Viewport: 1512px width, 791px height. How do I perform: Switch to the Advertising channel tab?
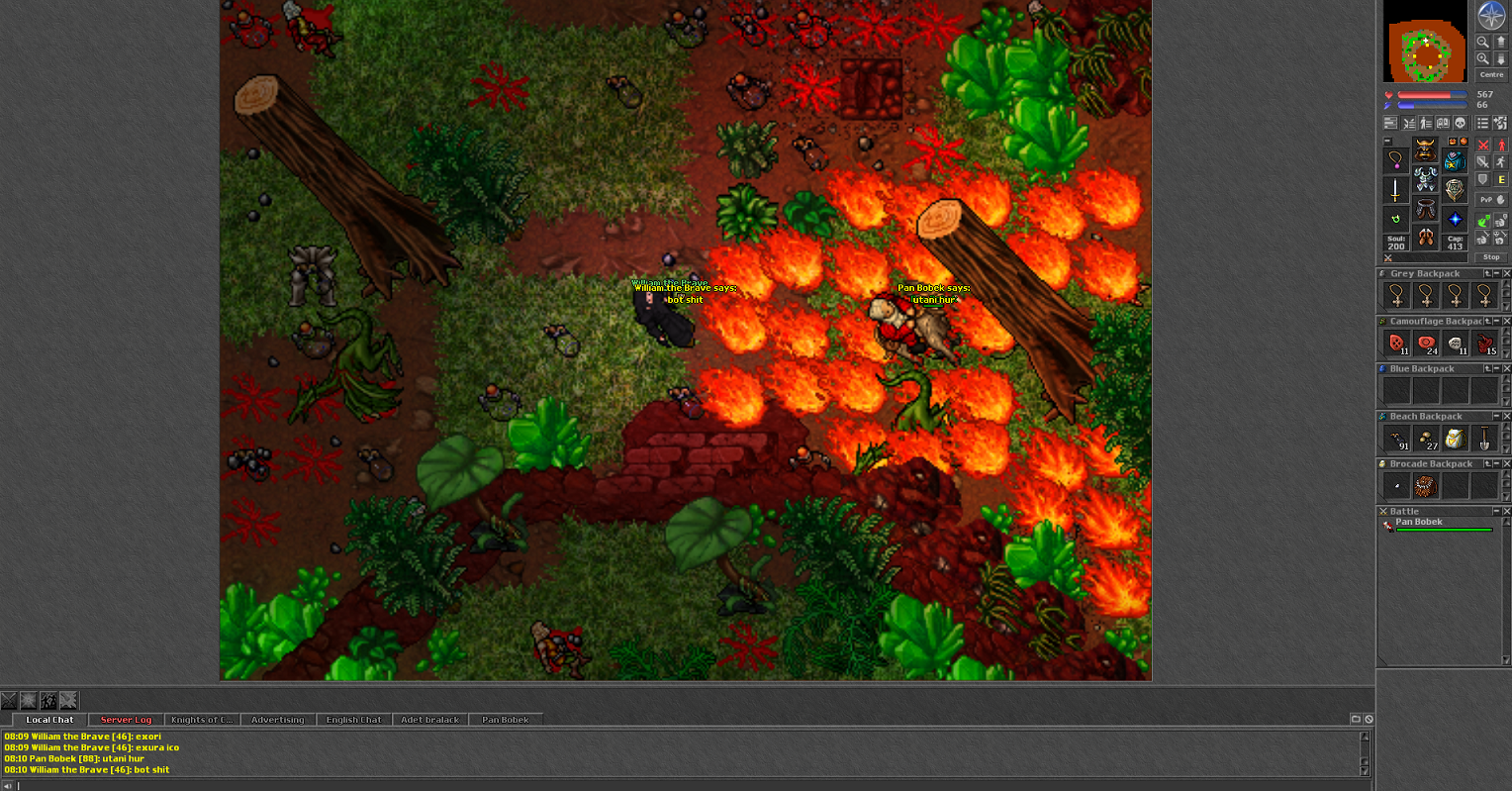click(x=277, y=720)
